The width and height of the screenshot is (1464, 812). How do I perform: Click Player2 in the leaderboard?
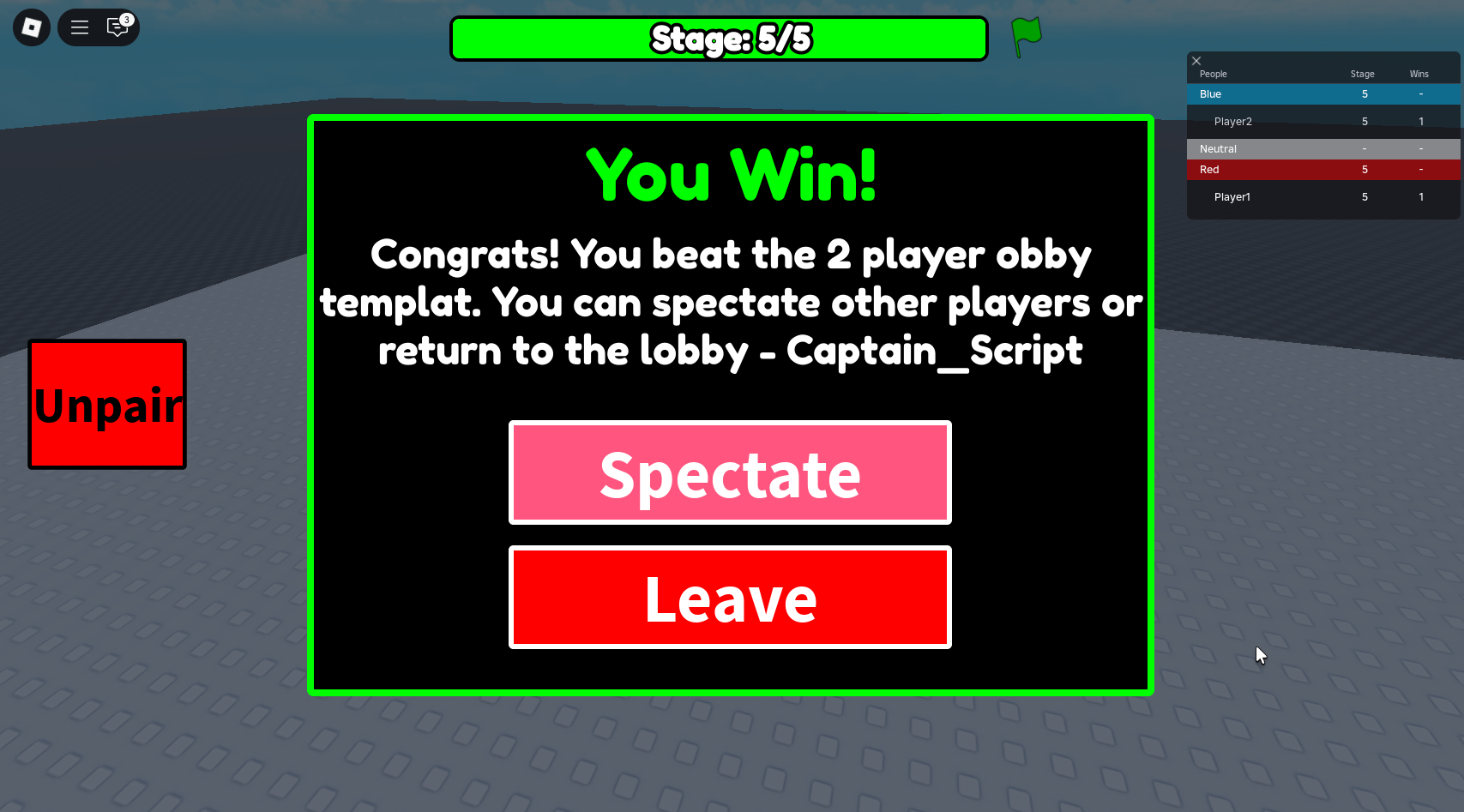pos(1232,121)
